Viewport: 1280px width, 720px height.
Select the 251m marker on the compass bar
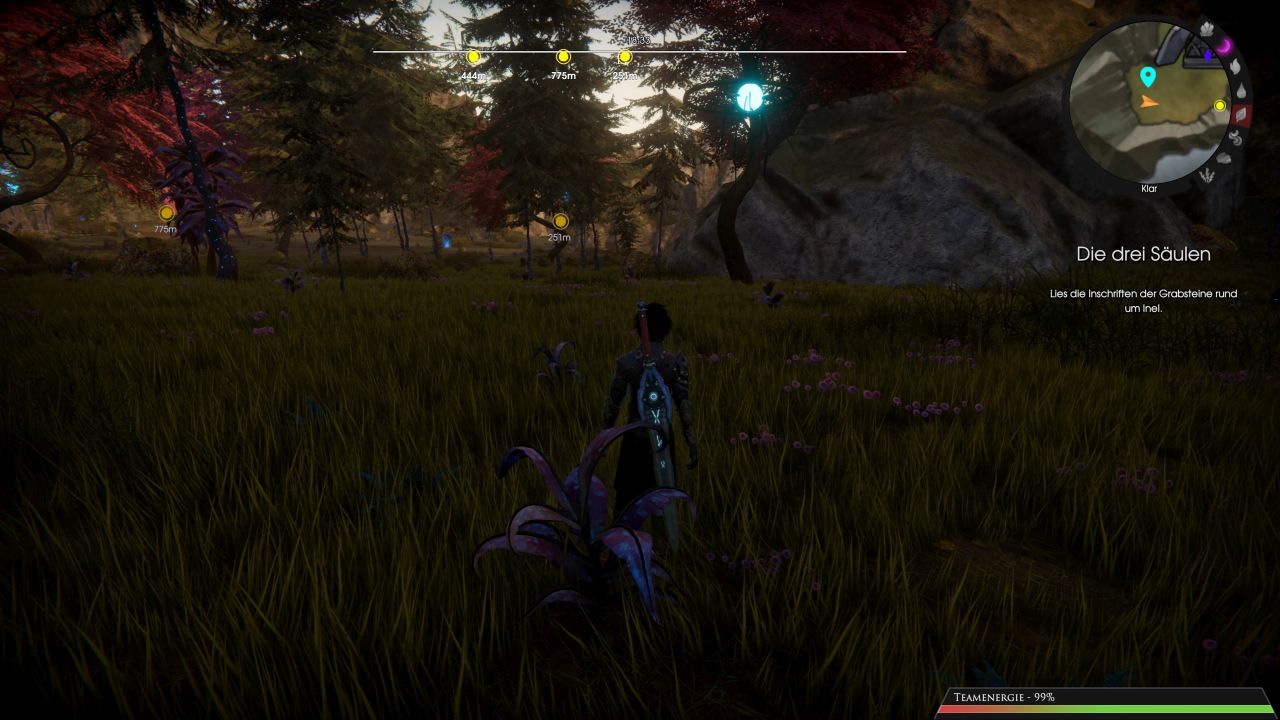point(624,58)
